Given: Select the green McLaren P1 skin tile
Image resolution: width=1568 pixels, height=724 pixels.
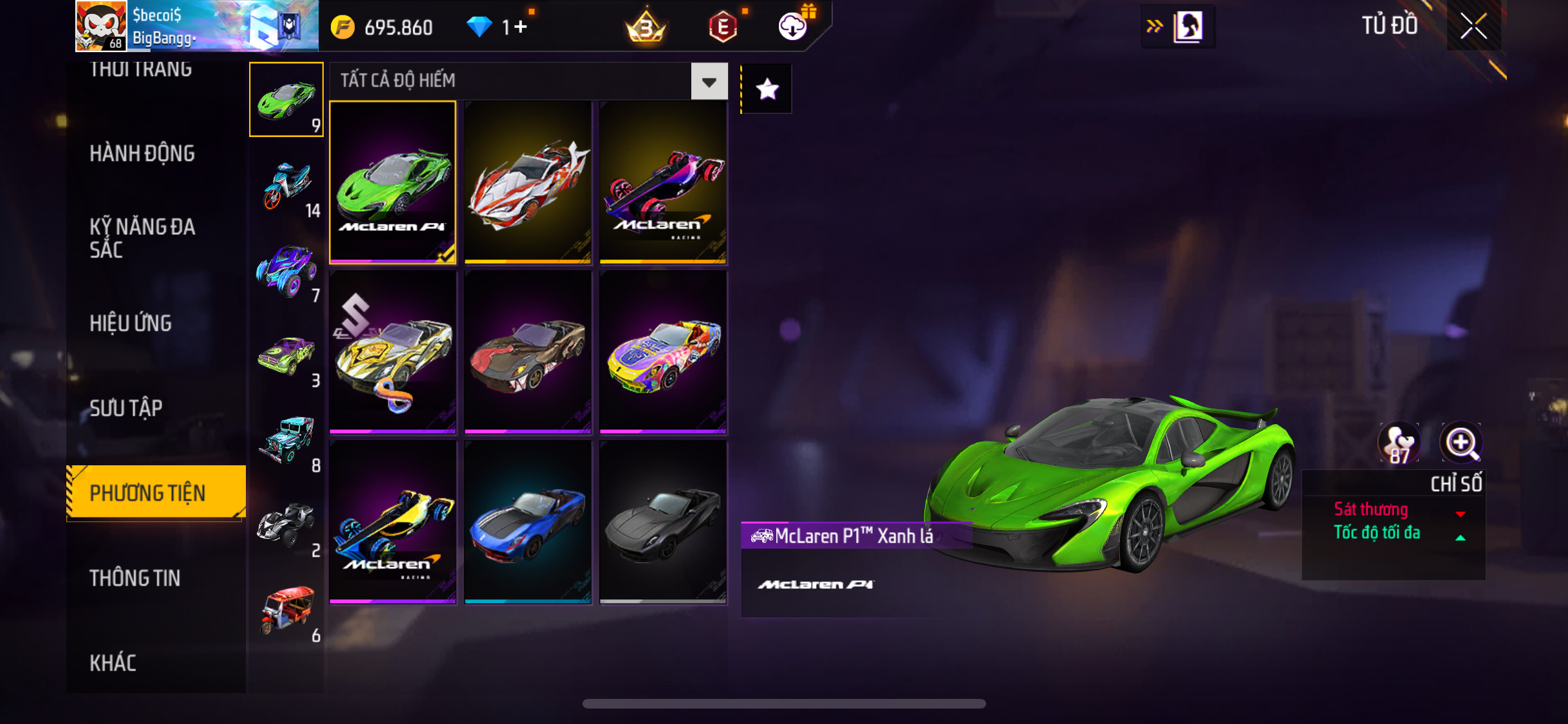Looking at the screenshot, I should 393,182.
